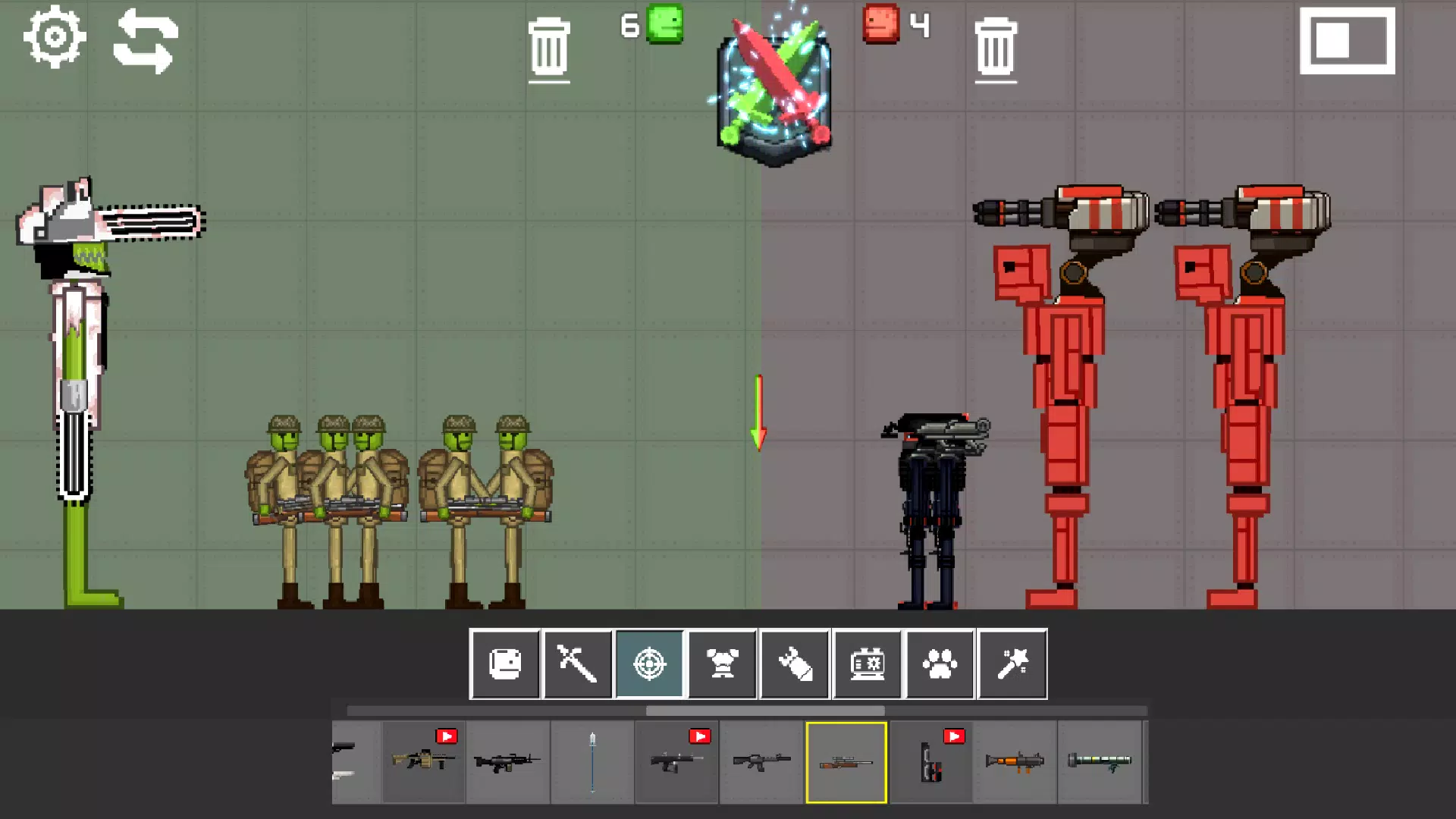Click the screenshot button top right
The image size is (1456, 819).
pyautogui.click(x=1348, y=42)
